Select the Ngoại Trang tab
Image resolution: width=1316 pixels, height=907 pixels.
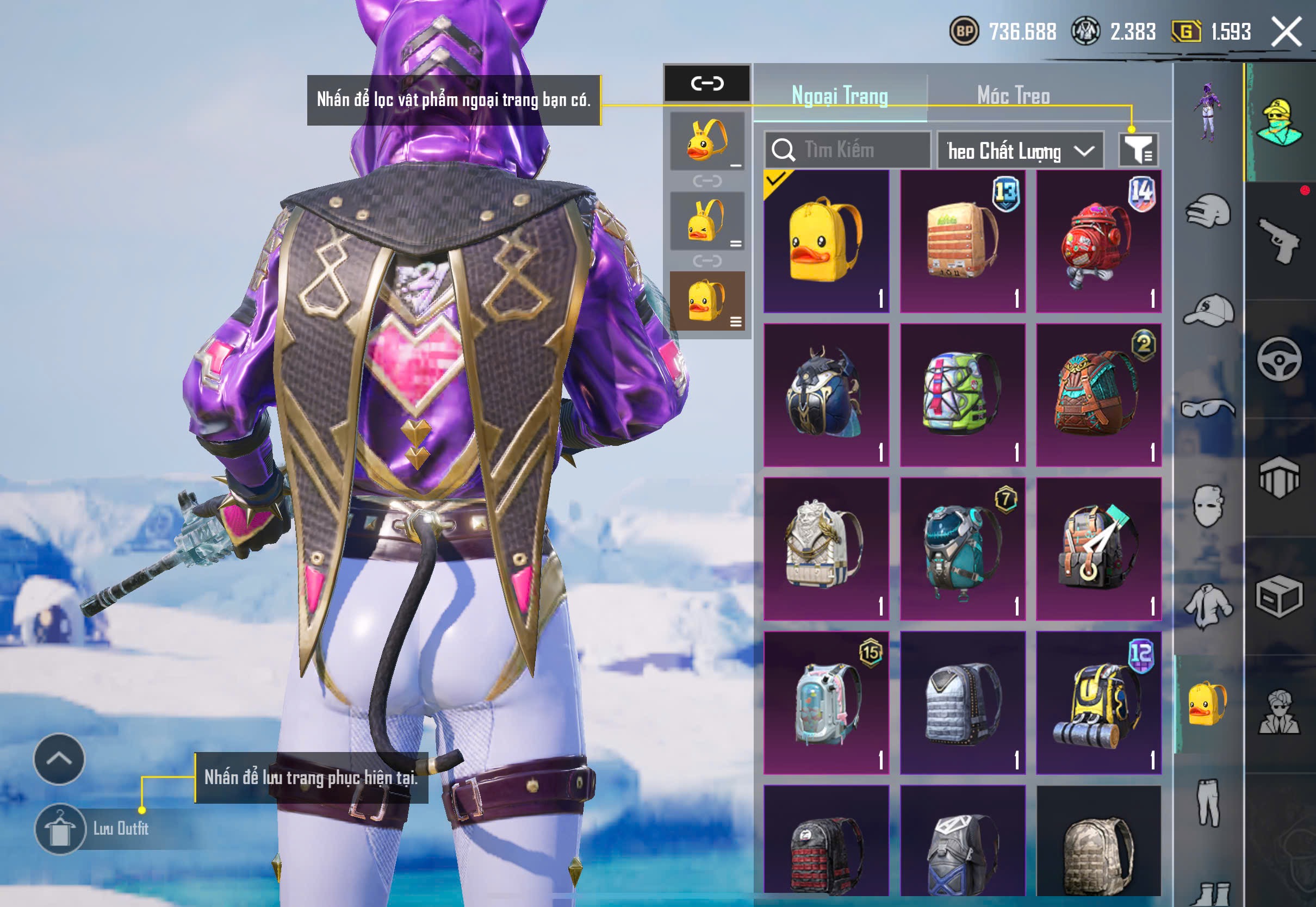coord(839,96)
